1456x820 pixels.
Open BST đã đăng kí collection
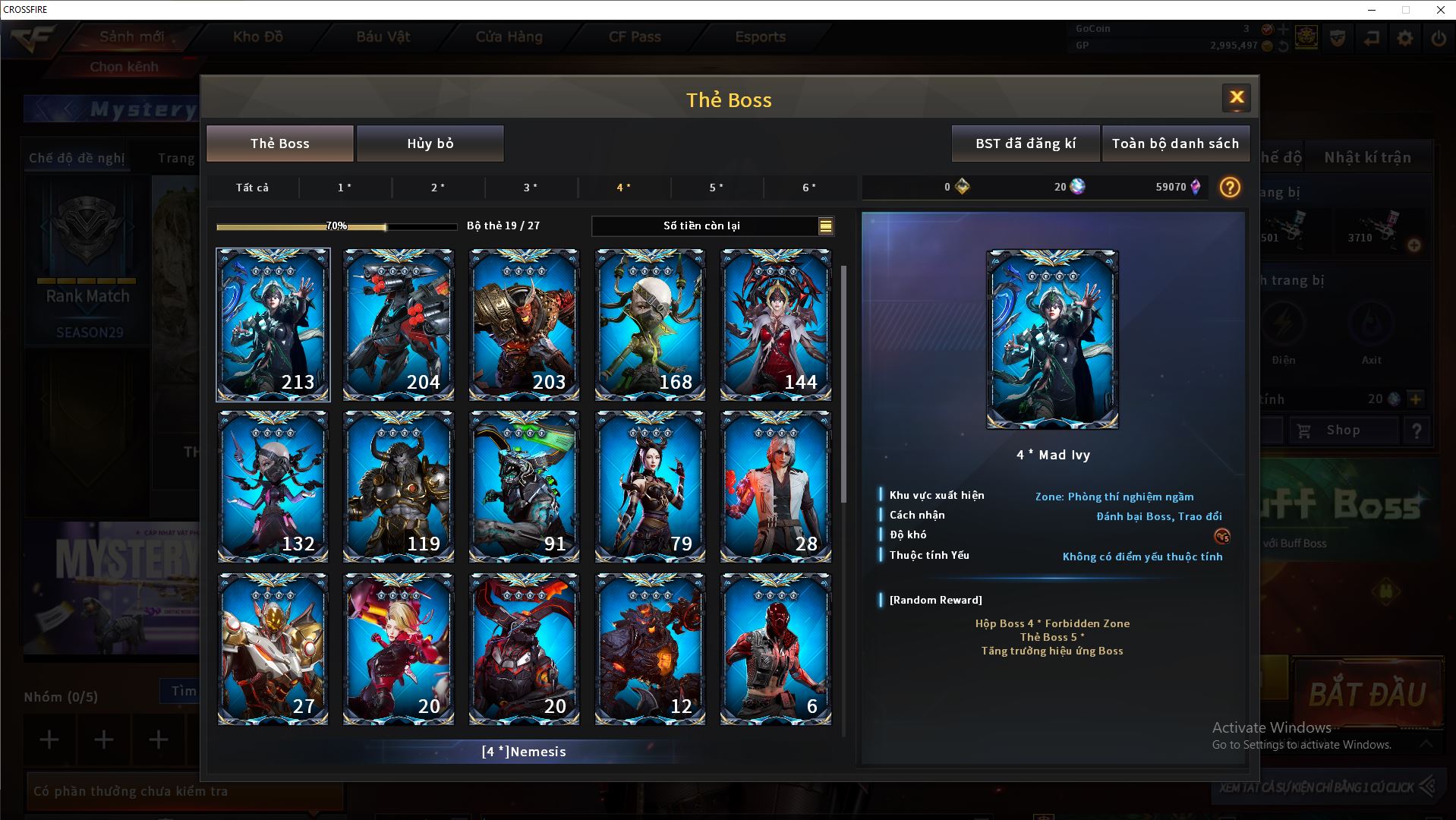(x=1025, y=143)
